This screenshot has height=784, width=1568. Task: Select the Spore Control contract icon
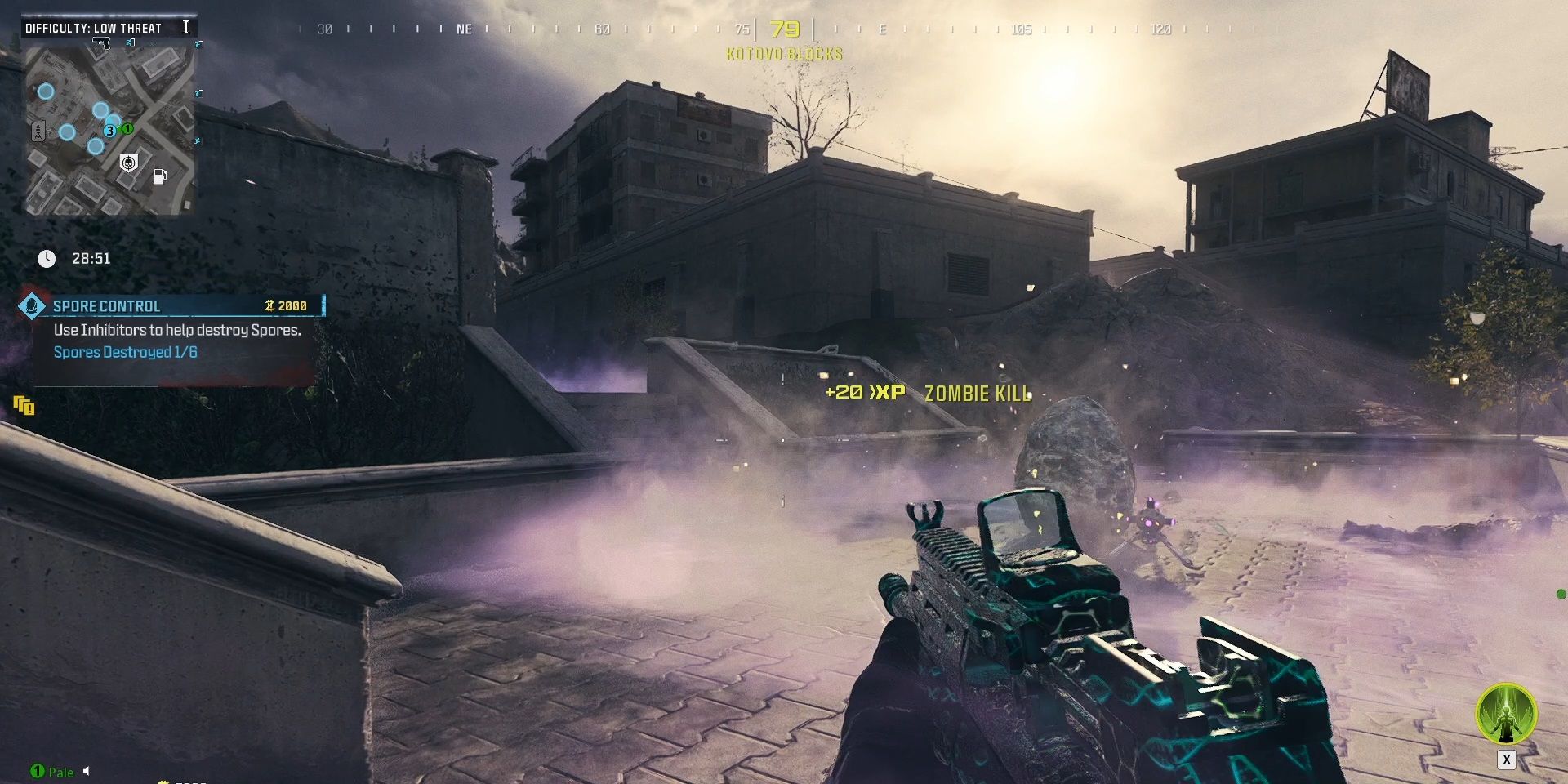point(31,305)
